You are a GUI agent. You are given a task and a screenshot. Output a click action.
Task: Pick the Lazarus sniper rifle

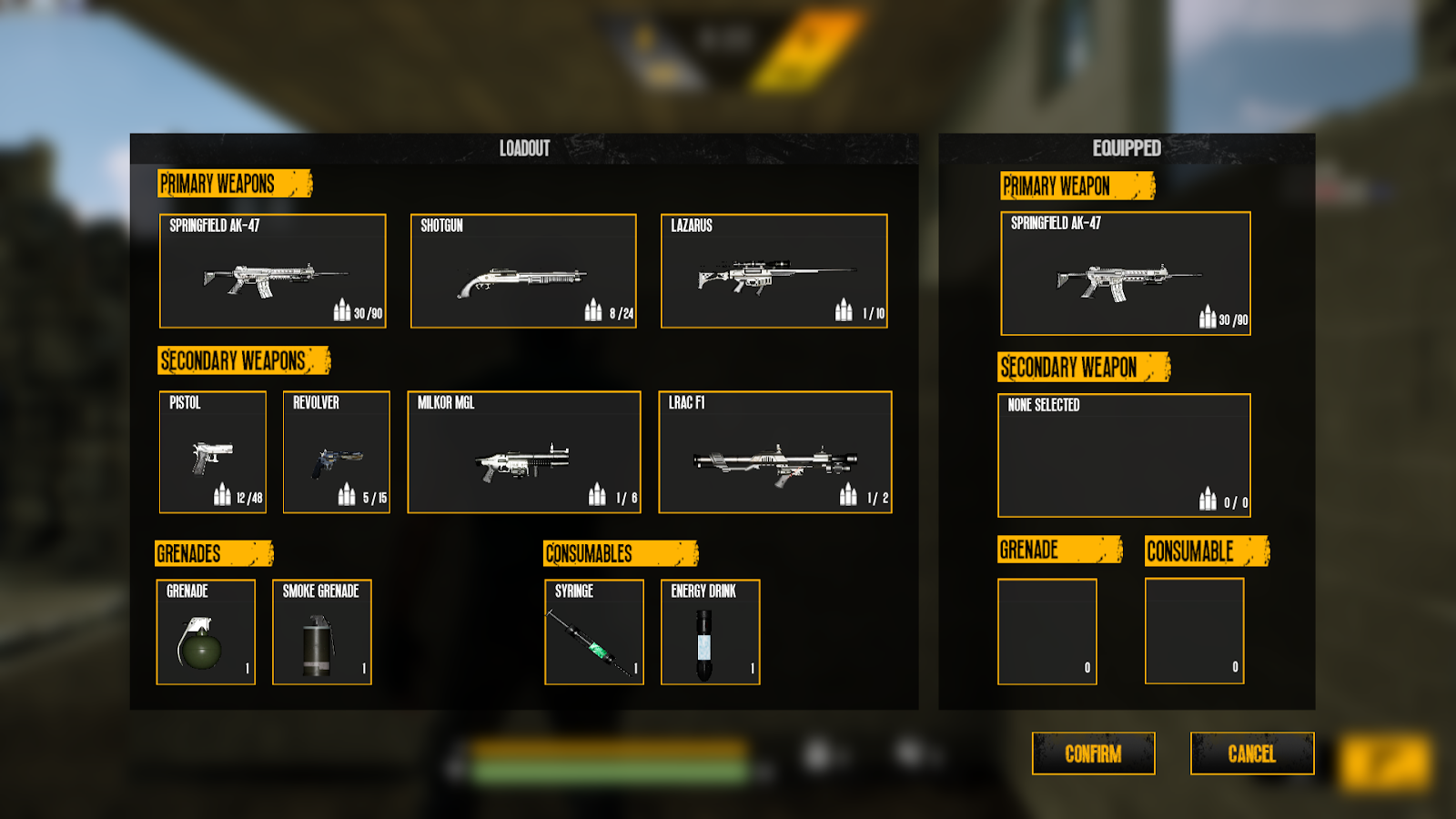[x=773, y=271]
